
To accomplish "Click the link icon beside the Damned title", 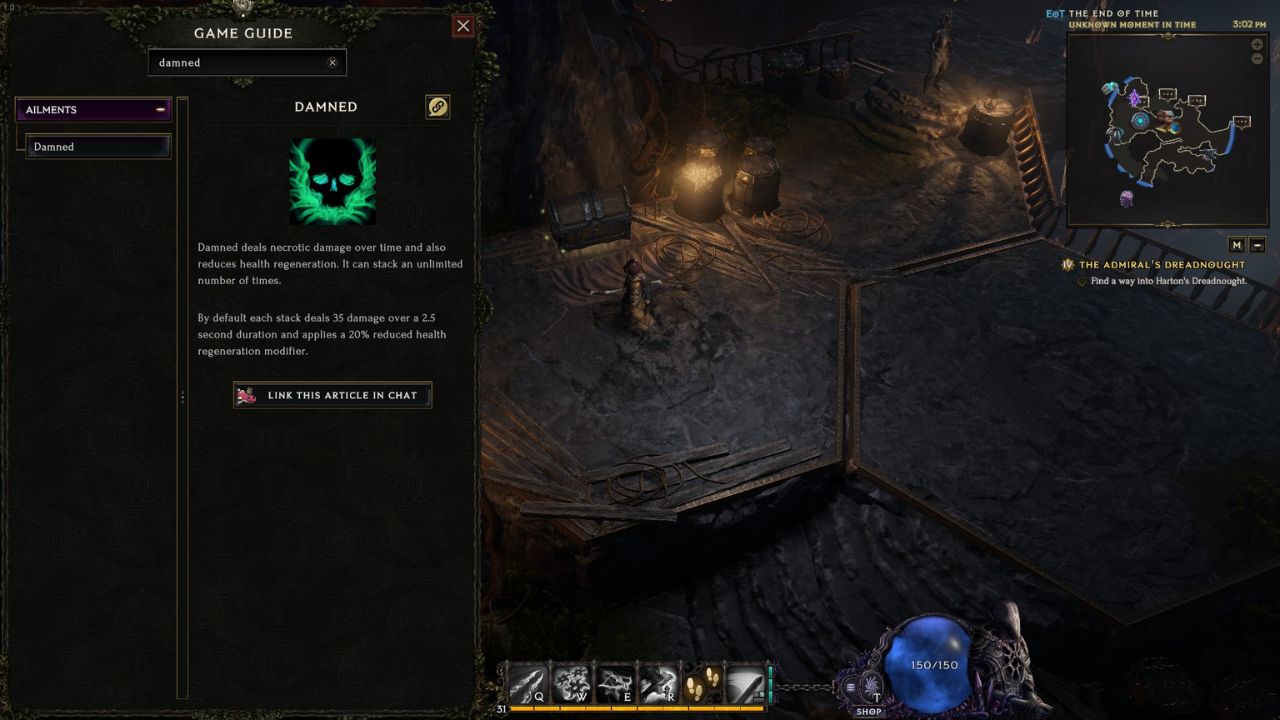I will pyautogui.click(x=437, y=107).
